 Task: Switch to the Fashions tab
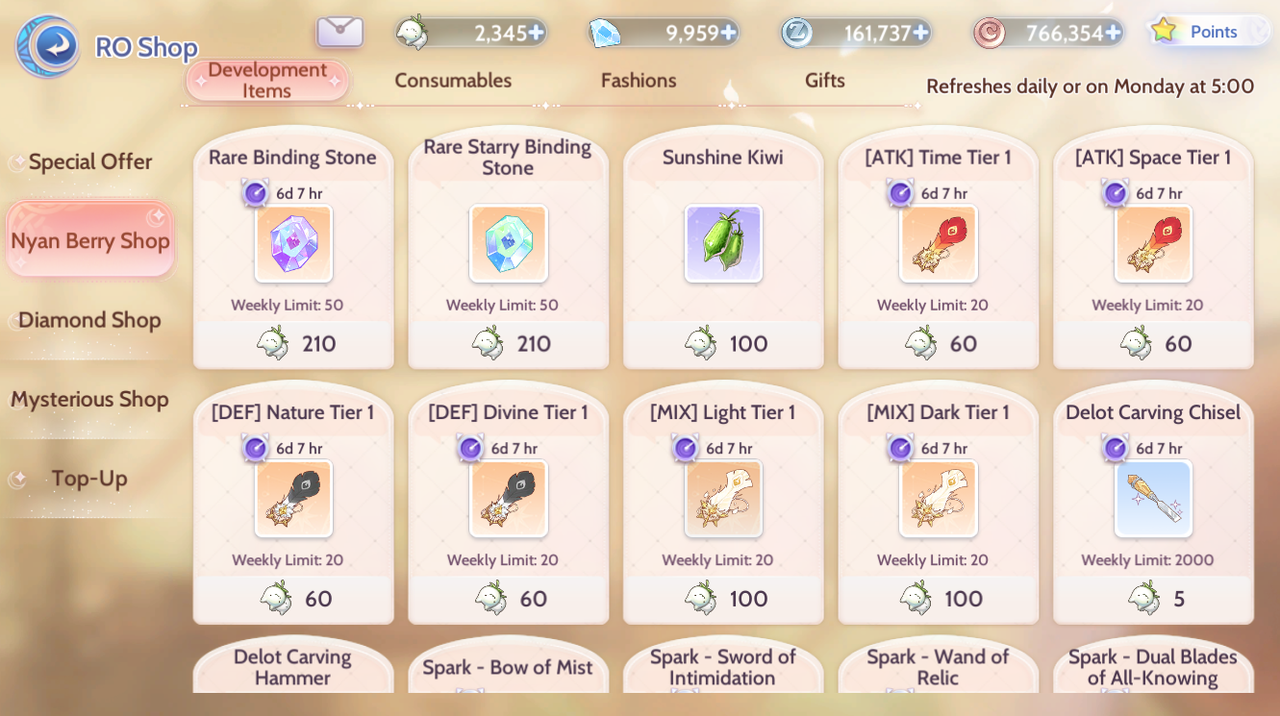click(x=638, y=81)
